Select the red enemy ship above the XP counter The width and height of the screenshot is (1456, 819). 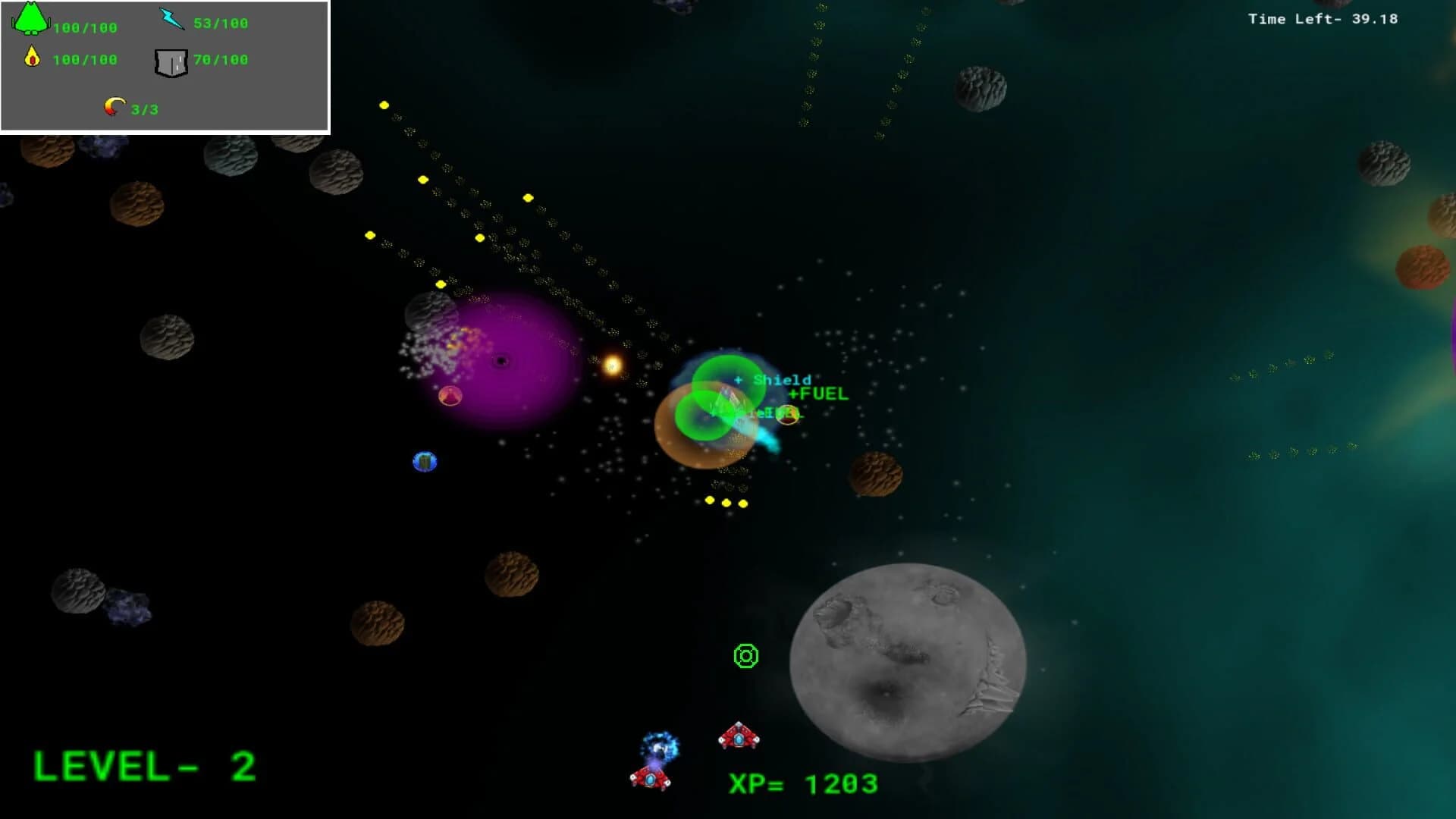739,735
